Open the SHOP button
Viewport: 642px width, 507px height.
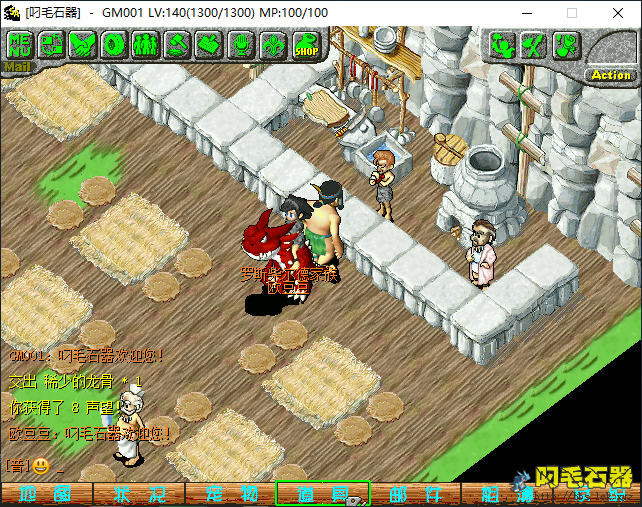306,45
